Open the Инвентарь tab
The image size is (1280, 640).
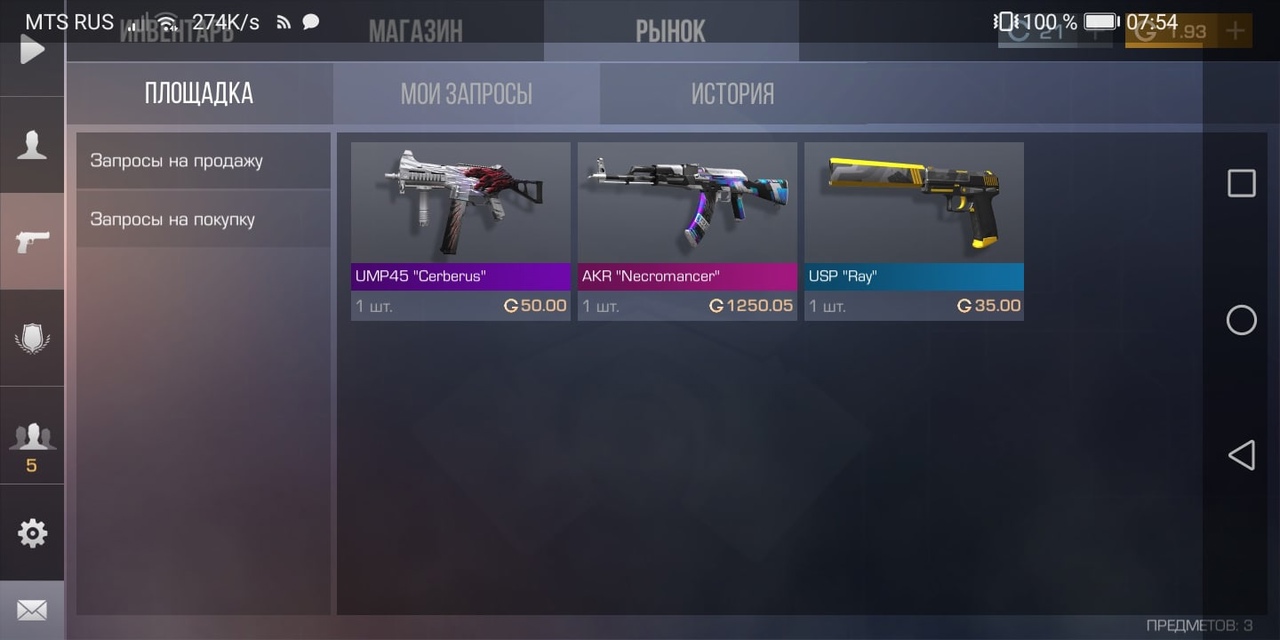(x=177, y=31)
